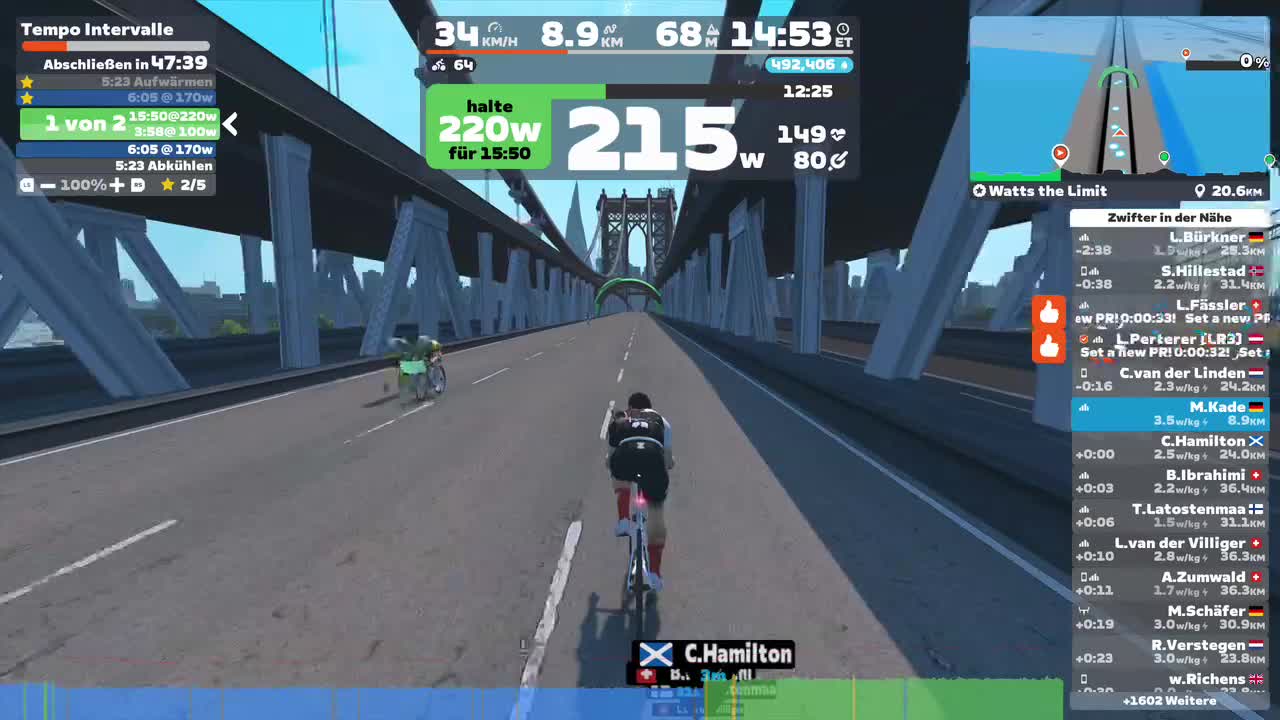Expand the rider list via +1602 Weitere
Screen dimensions: 1280x720
click(1170, 702)
